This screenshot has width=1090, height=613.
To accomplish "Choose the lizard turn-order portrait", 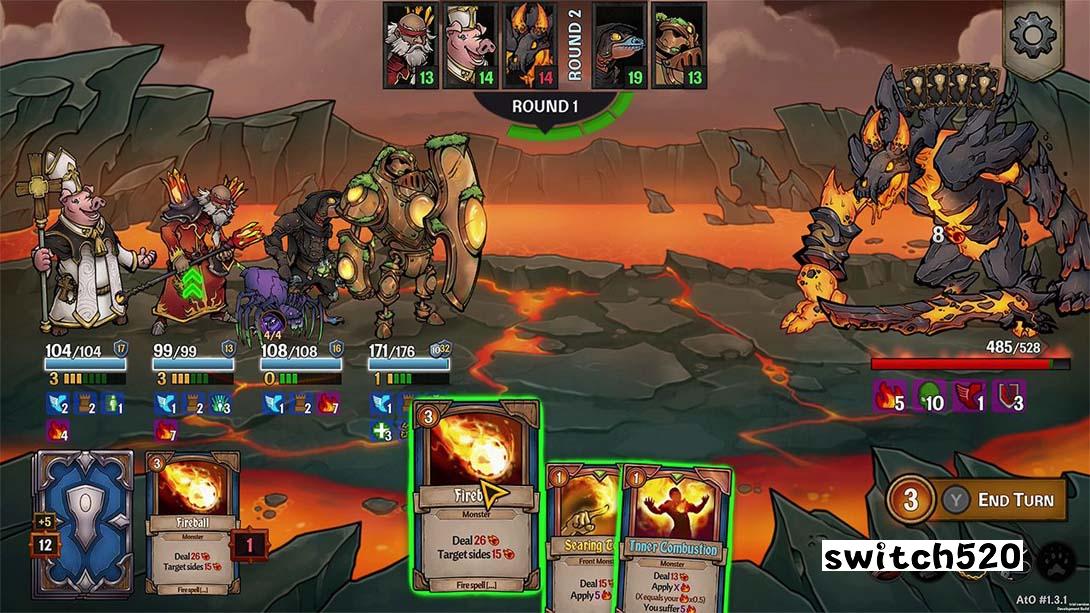I will 619,45.
